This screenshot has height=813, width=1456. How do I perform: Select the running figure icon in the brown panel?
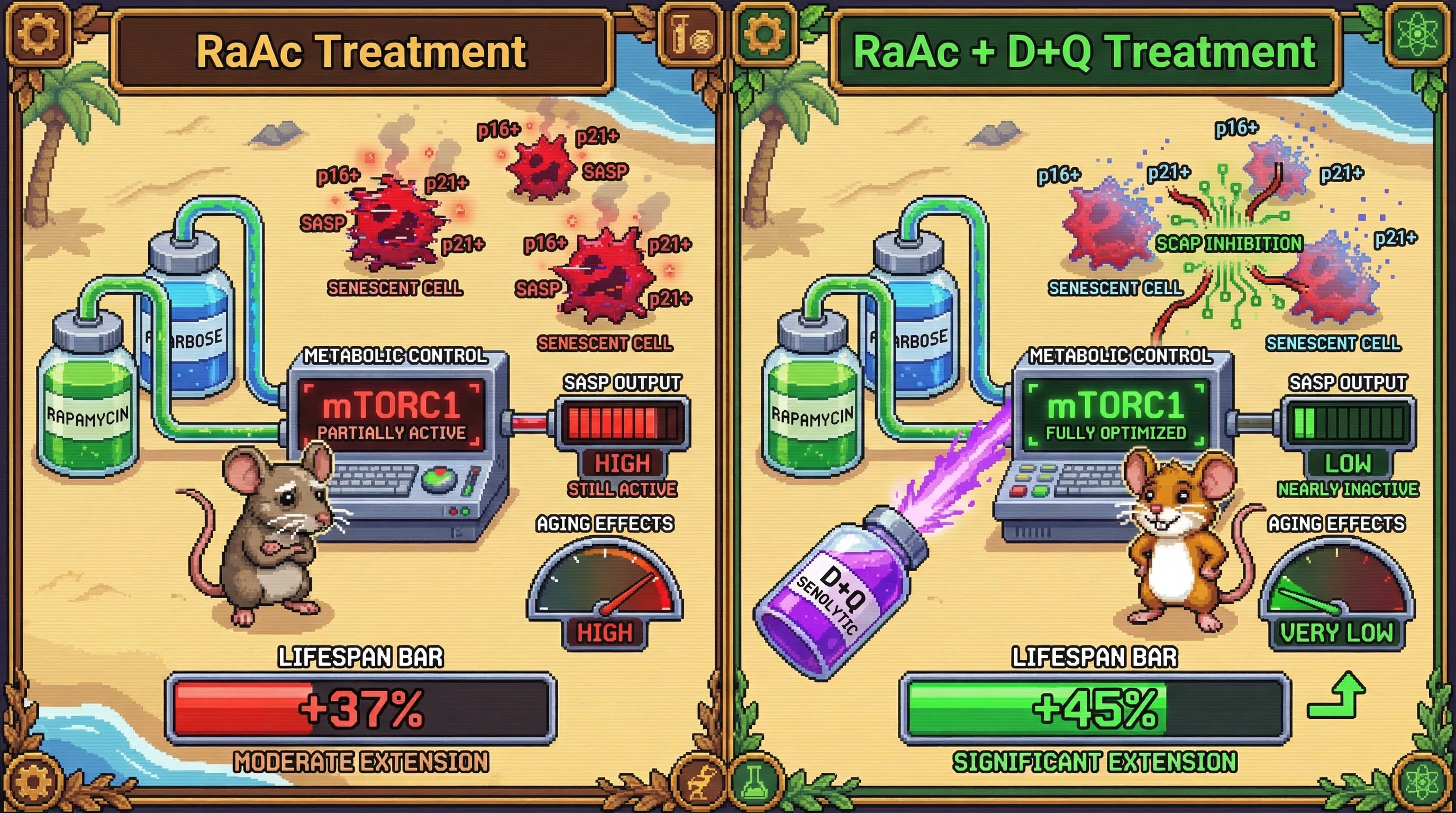pos(700,780)
